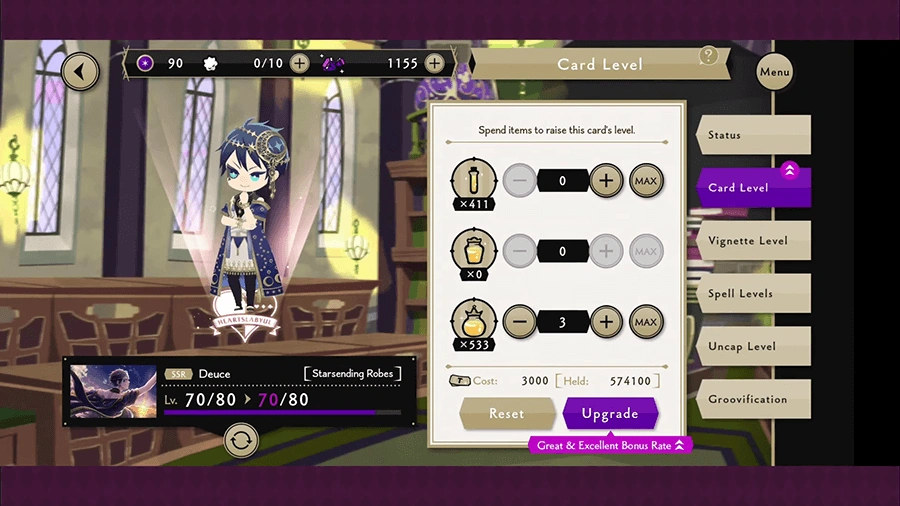The height and width of the screenshot is (506, 900).
Task: Decrease the x533 potion item count
Action: coord(518,322)
